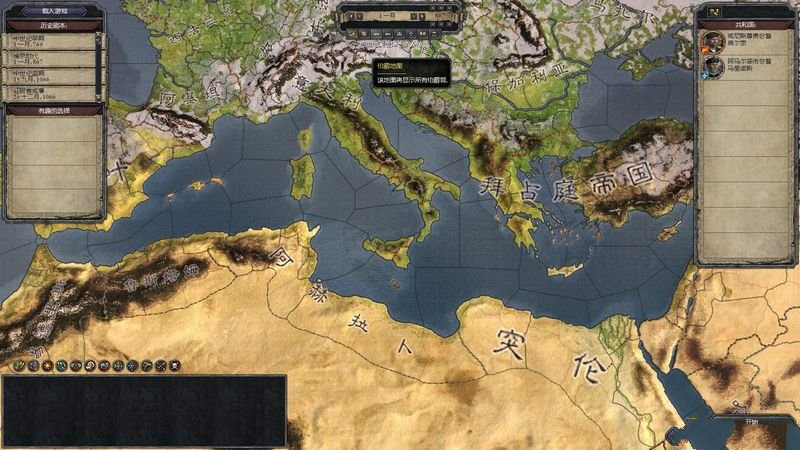This screenshot has width=800, height=450.
Task: Select the 769 Early Middle Ages bookmark
Action: [x=52, y=40]
